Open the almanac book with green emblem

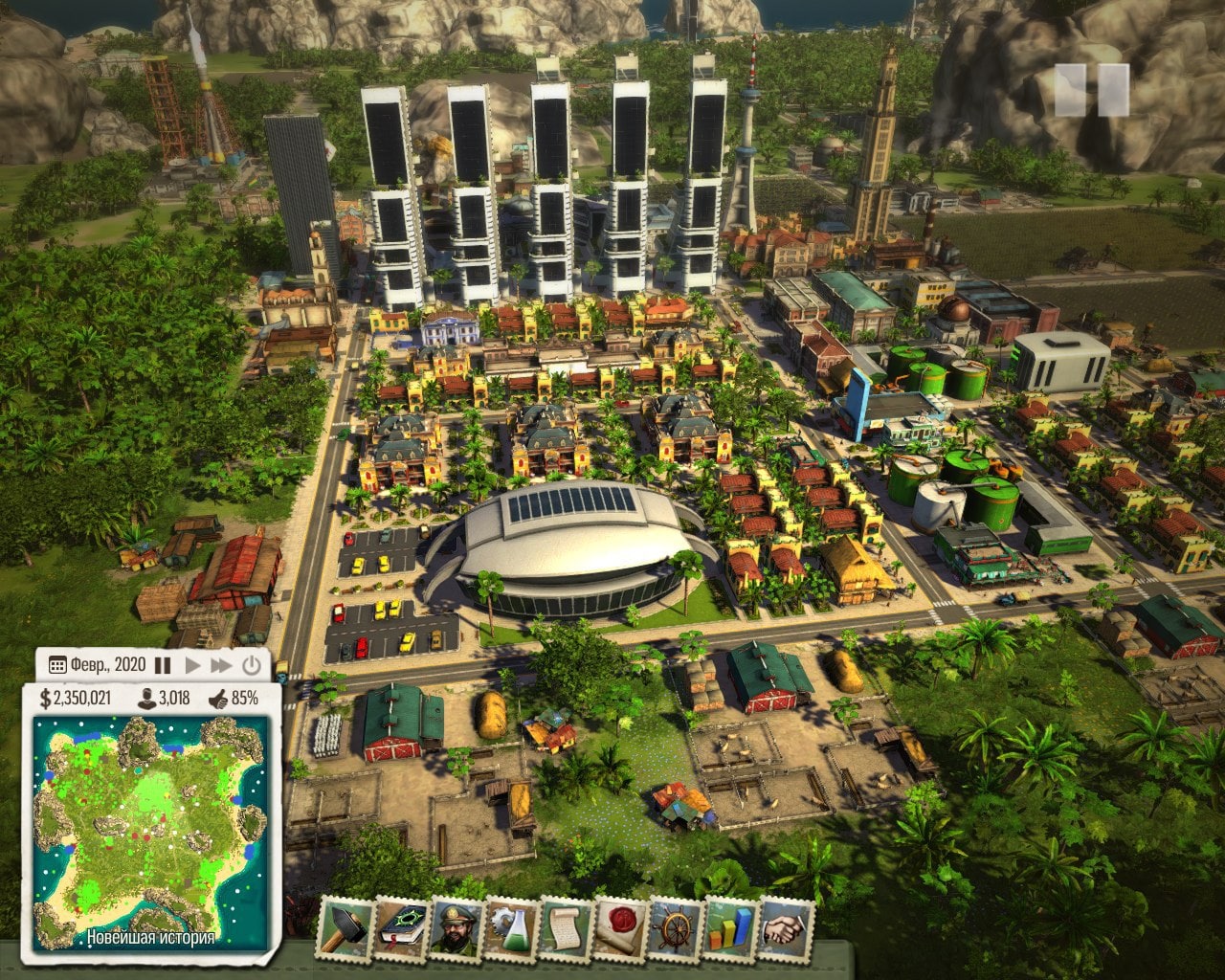tap(401, 925)
